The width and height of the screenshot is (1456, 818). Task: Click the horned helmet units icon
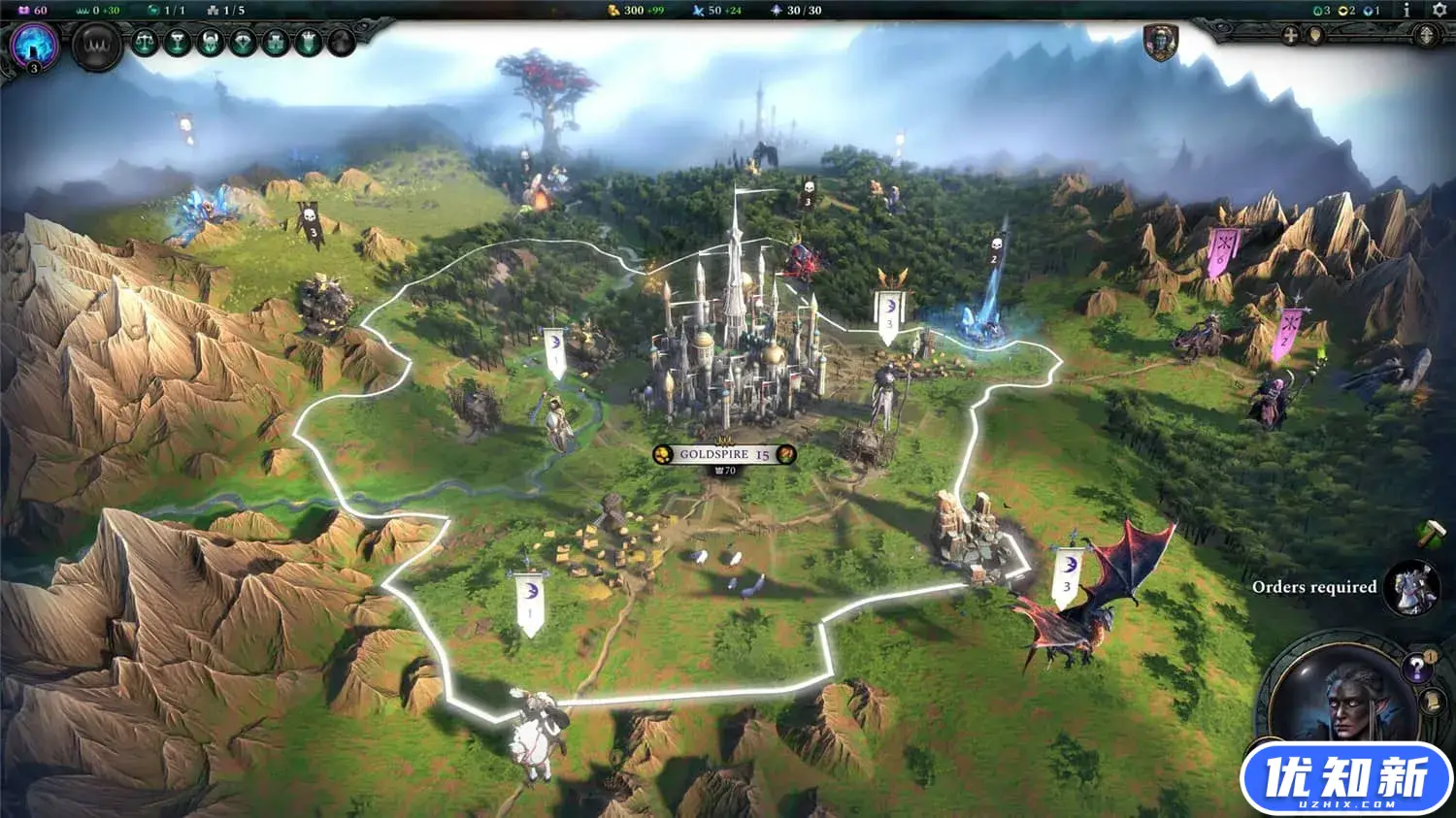[210, 43]
